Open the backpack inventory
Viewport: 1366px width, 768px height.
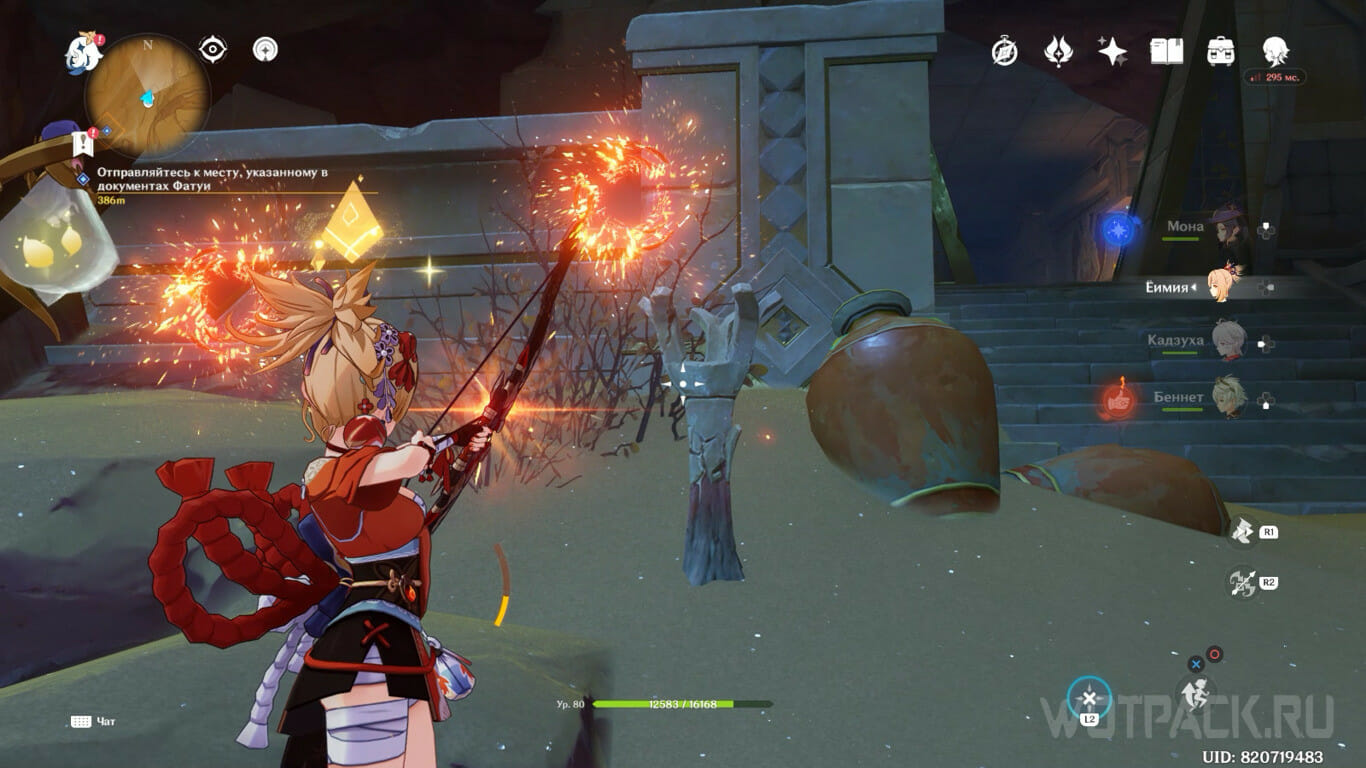click(x=1220, y=52)
